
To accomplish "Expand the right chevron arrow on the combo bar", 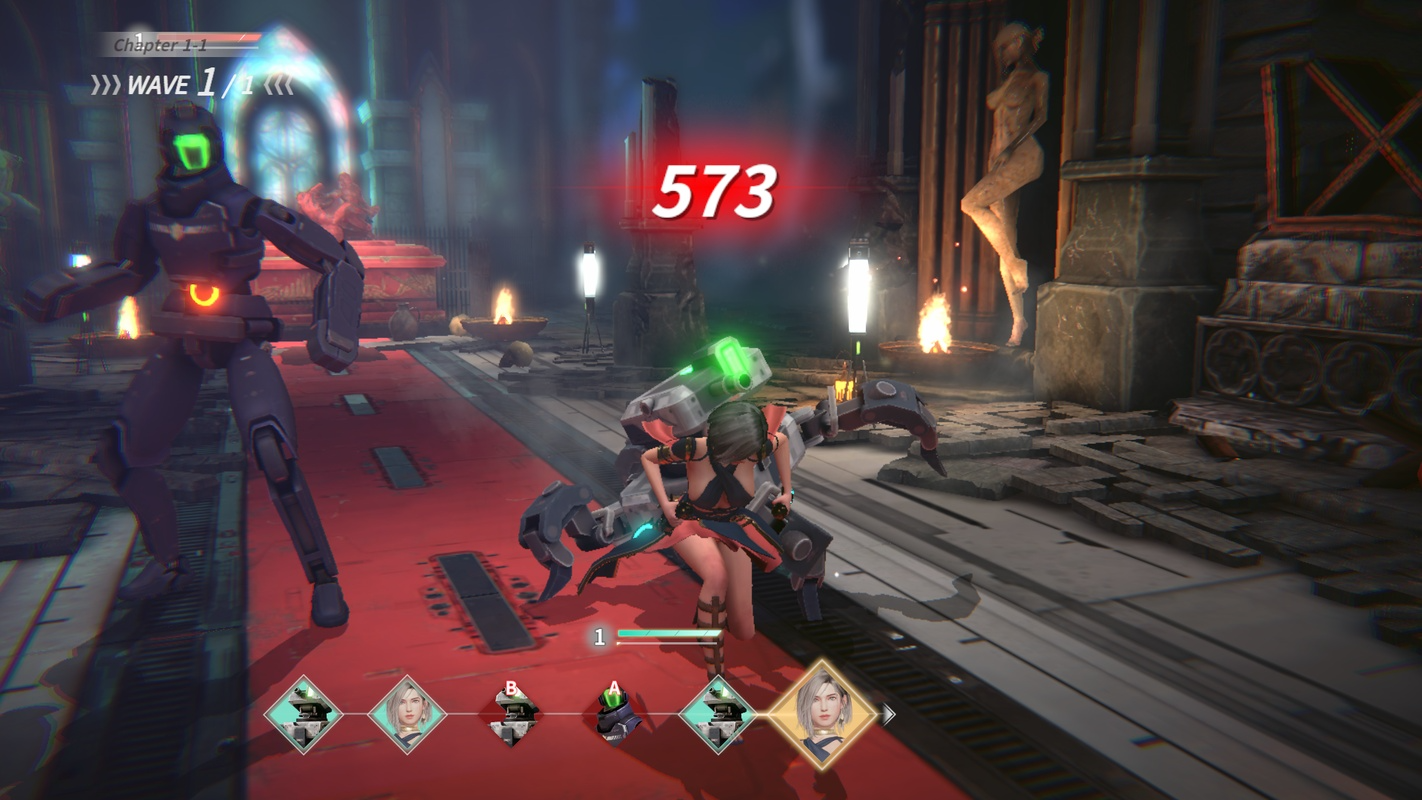I will point(889,713).
